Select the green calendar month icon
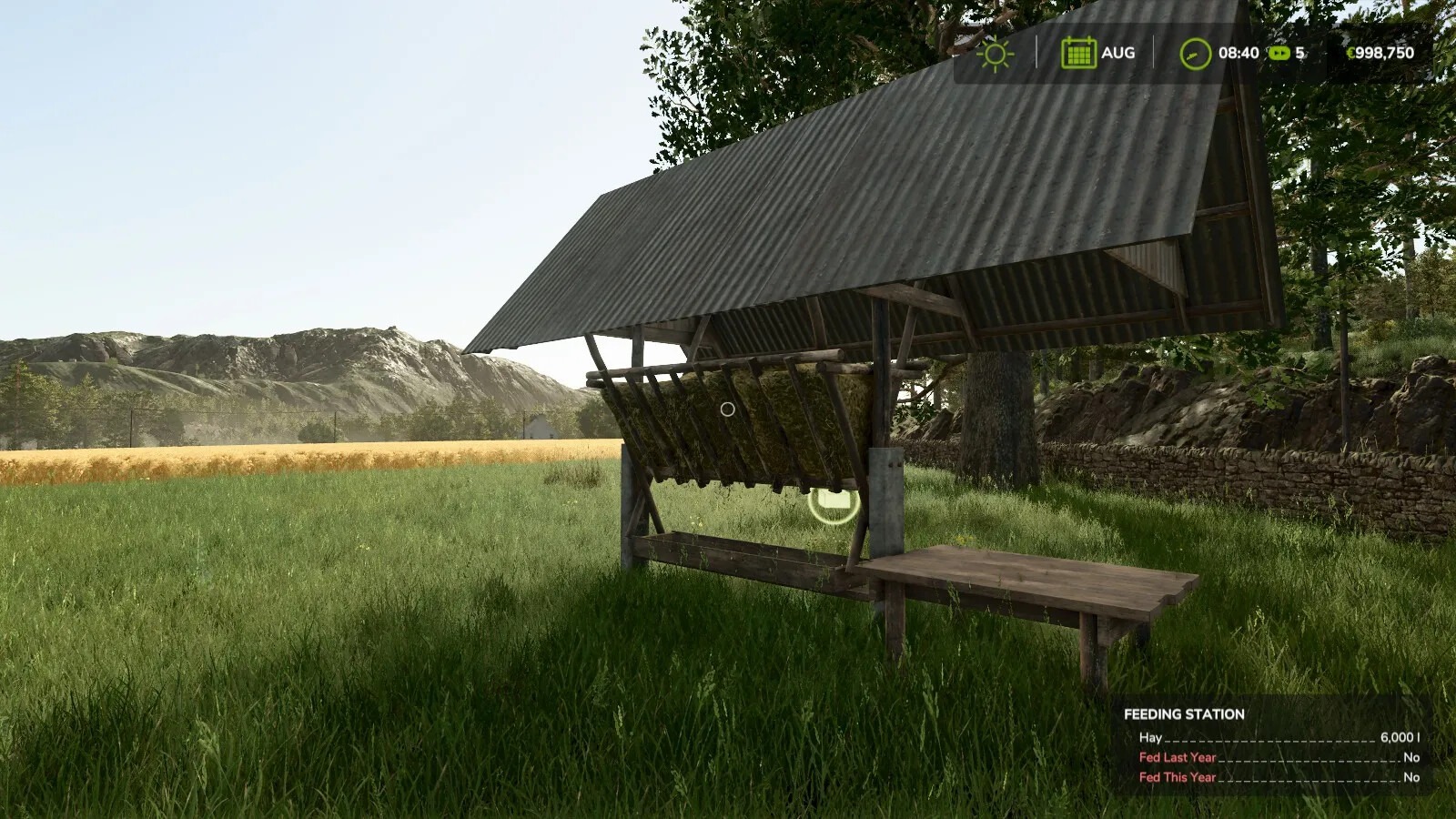This screenshot has height=819, width=1456. 1077,53
